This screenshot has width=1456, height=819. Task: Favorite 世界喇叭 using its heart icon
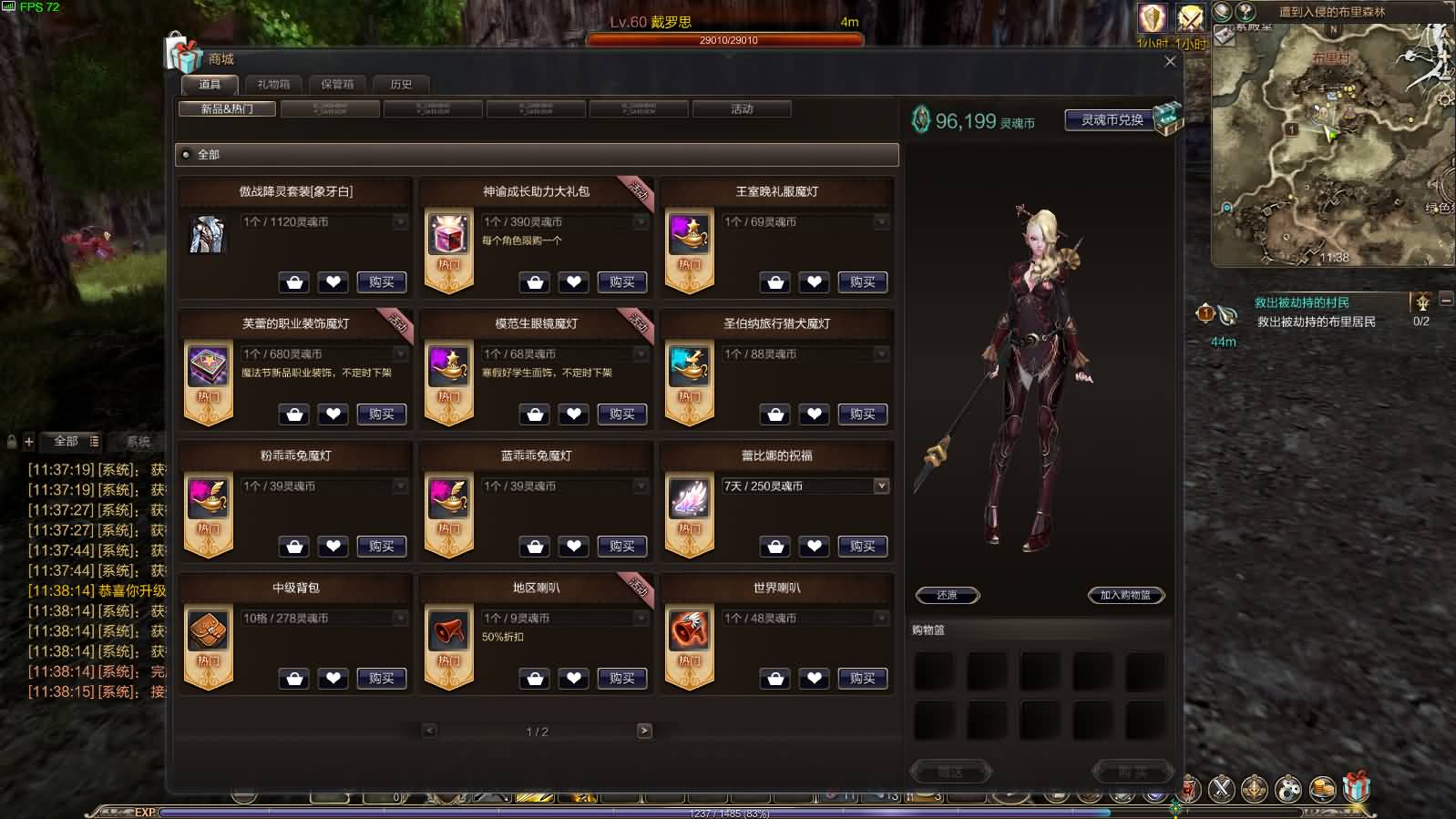pyautogui.click(x=815, y=679)
